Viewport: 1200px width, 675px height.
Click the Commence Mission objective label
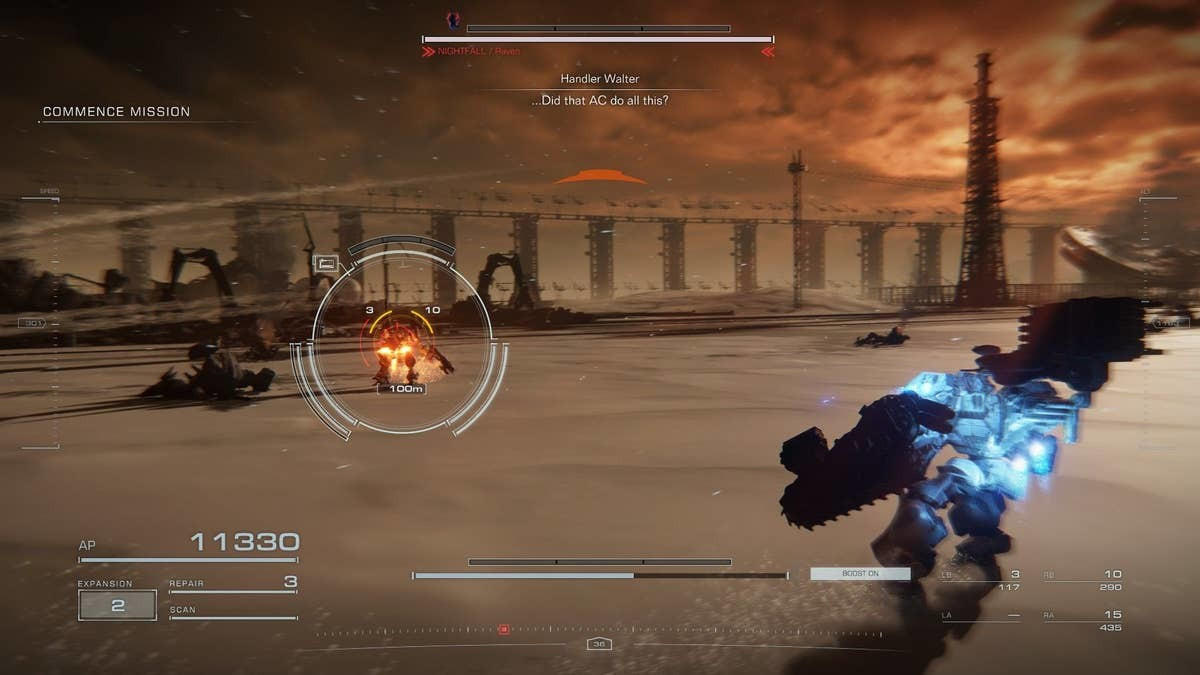(x=116, y=112)
